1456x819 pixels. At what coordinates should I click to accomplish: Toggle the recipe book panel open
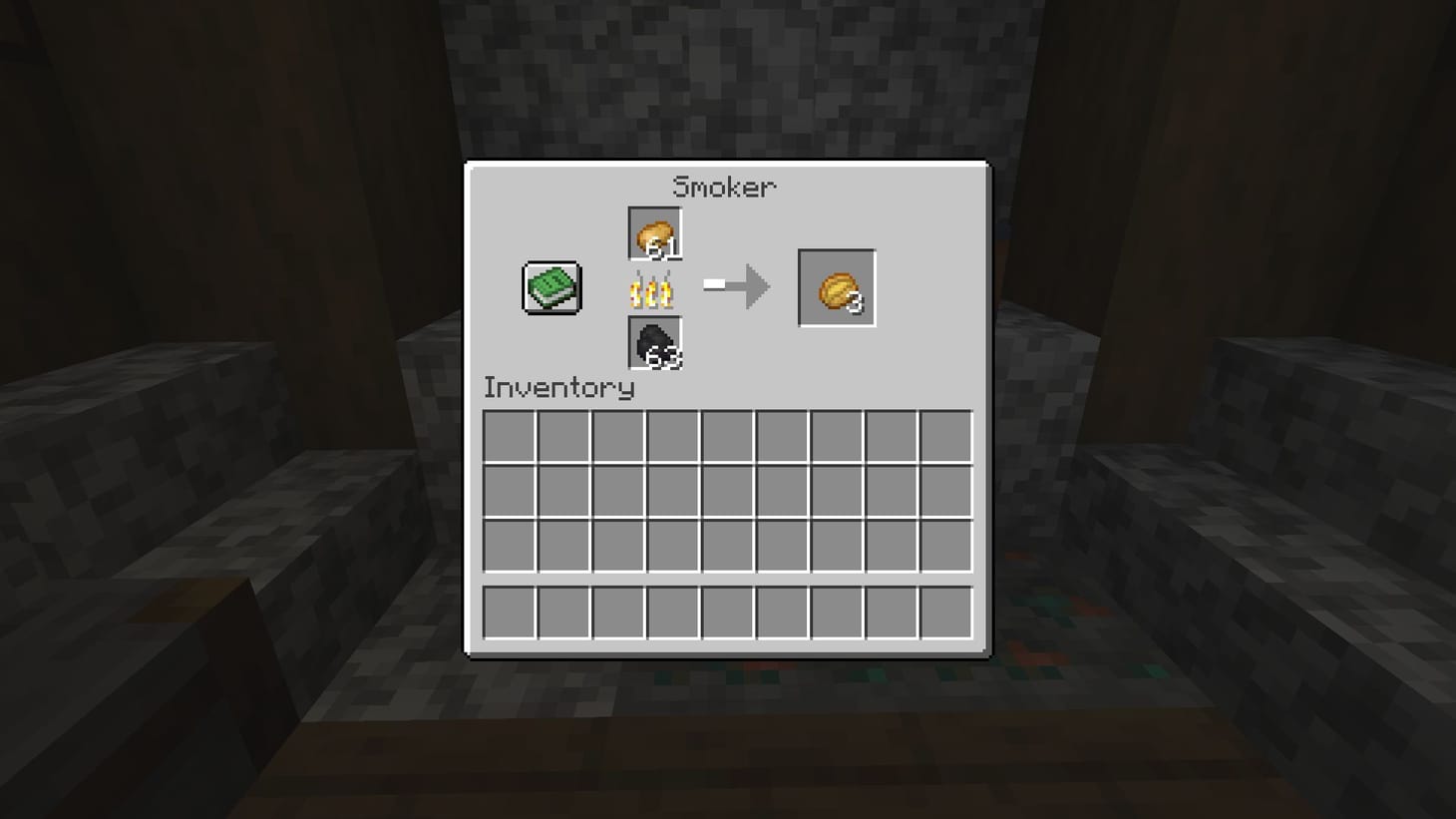(549, 288)
